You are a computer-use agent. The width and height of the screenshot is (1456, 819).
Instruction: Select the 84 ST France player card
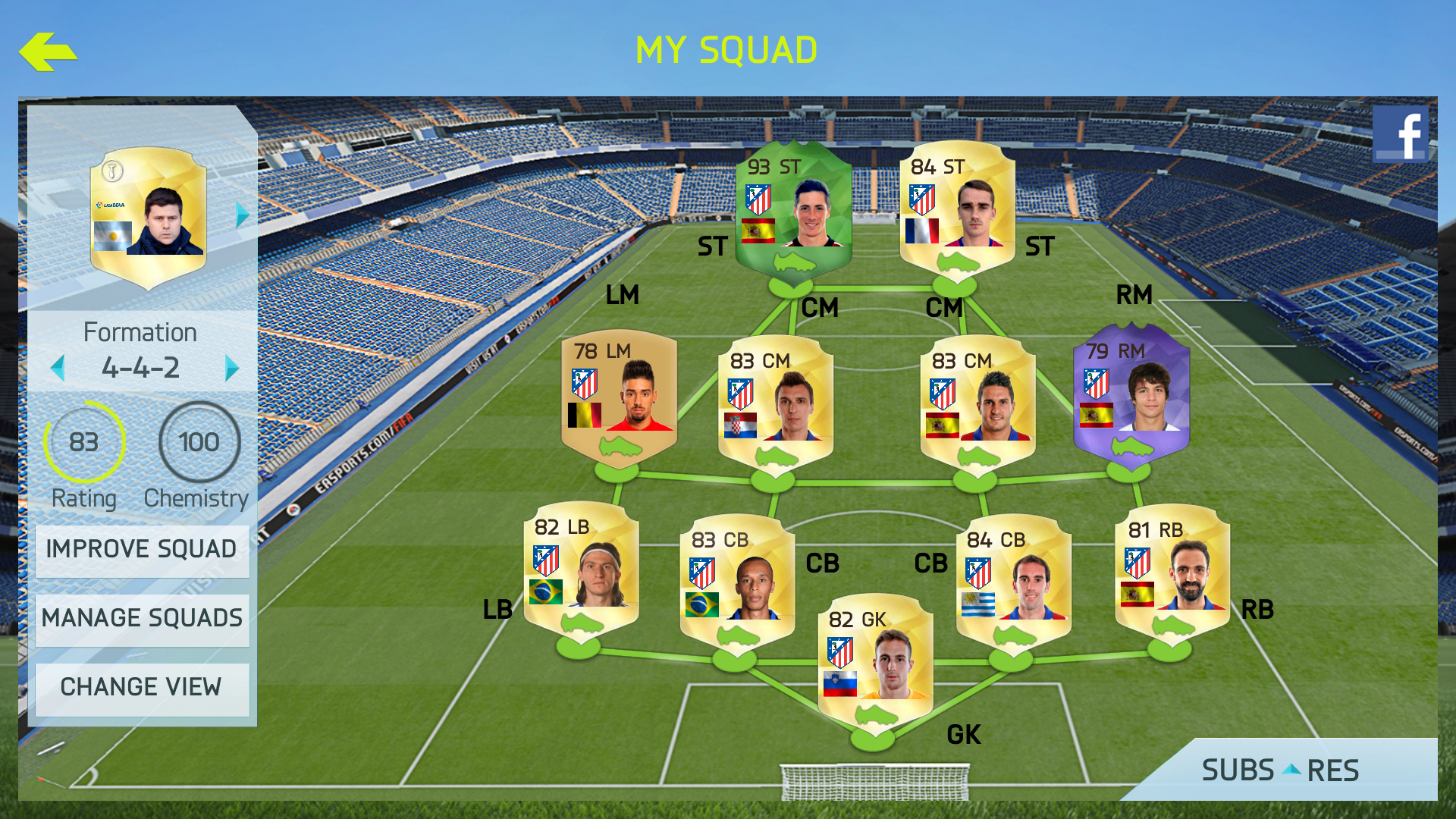(957, 209)
